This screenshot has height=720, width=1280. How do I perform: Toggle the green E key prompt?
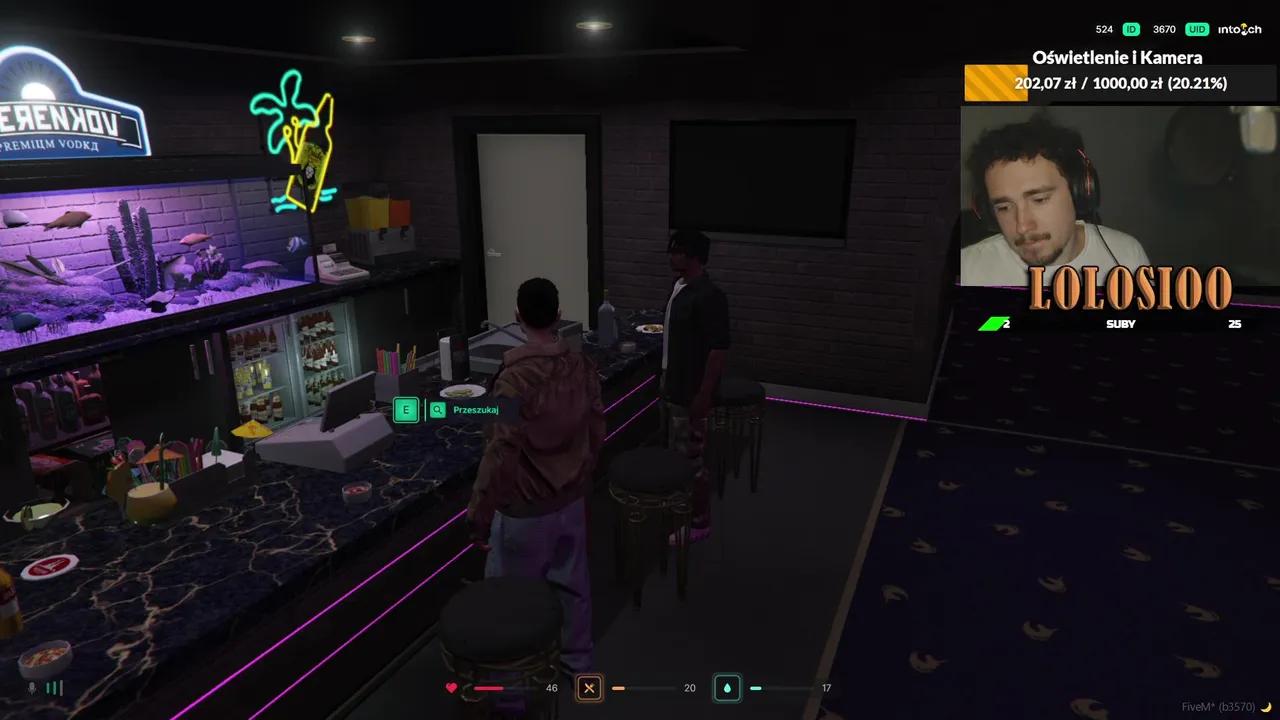click(406, 410)
